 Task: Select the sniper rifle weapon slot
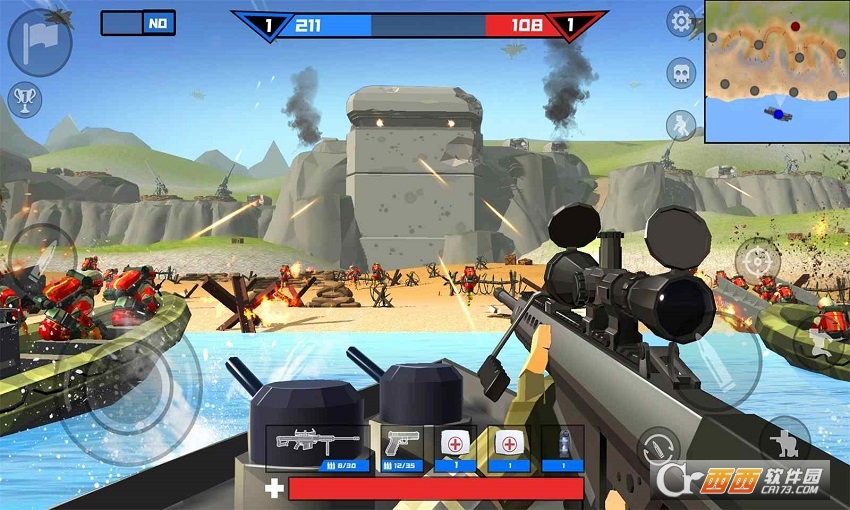coord(319,447)
